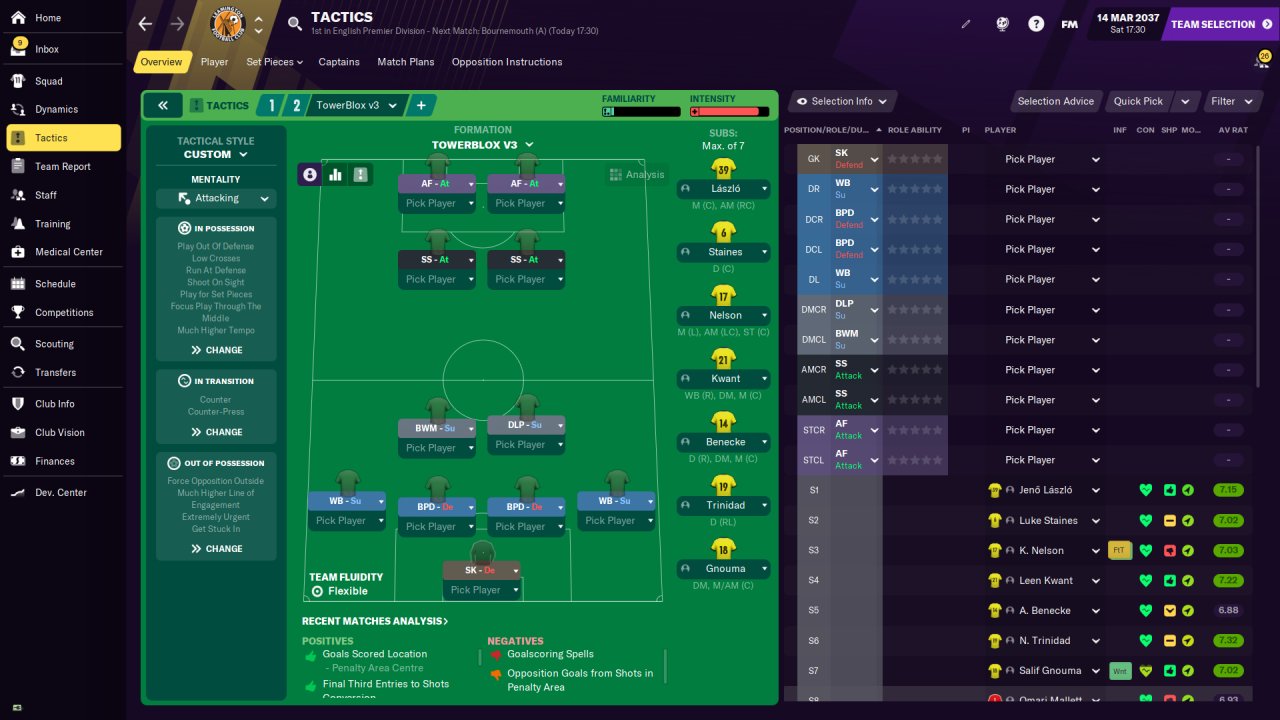Show the Finances page
Viewport: 1280px width, 720px height.
pos(54,461)
